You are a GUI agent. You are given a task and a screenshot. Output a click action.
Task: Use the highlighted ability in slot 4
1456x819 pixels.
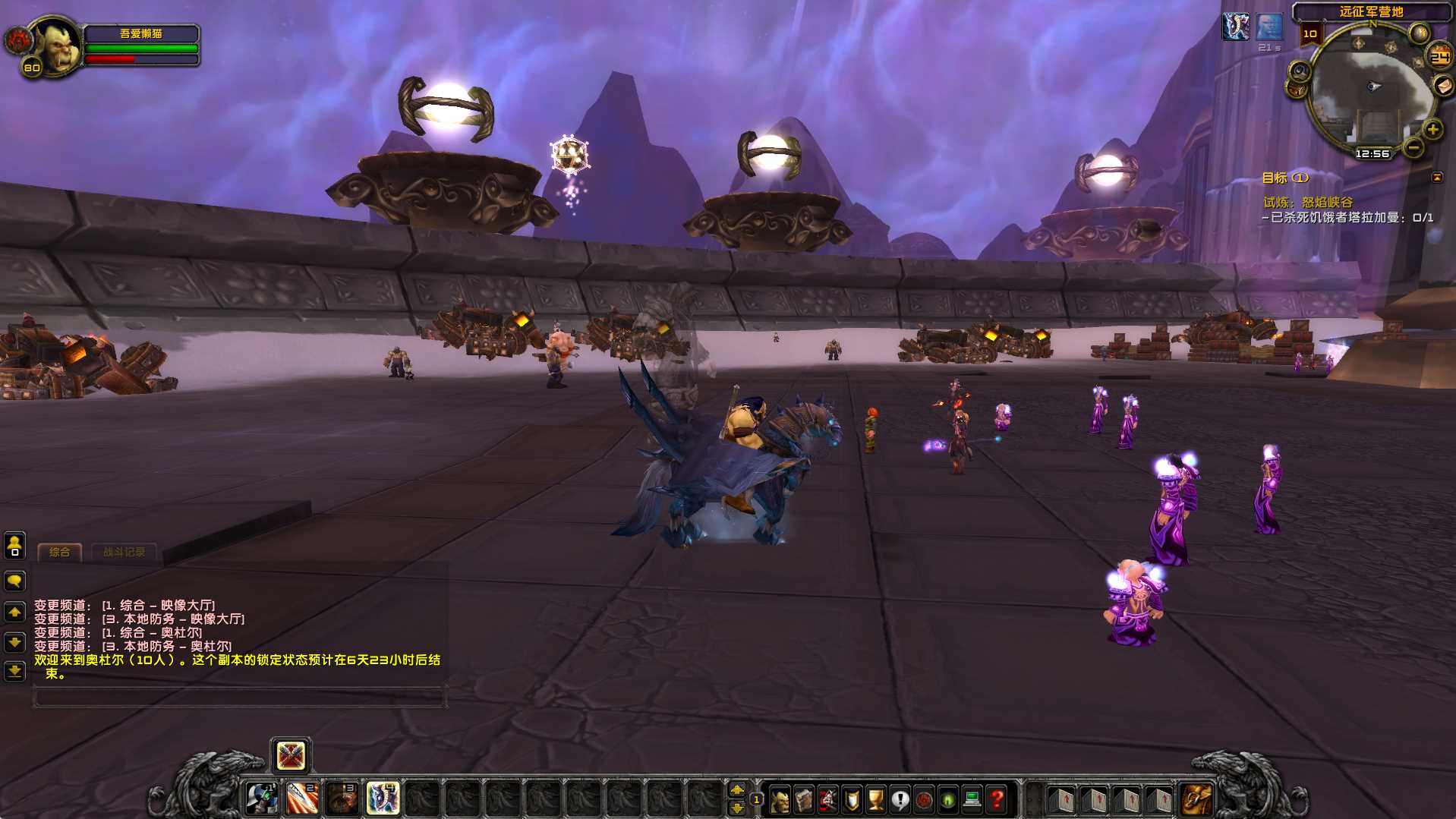tap(383, 799)
